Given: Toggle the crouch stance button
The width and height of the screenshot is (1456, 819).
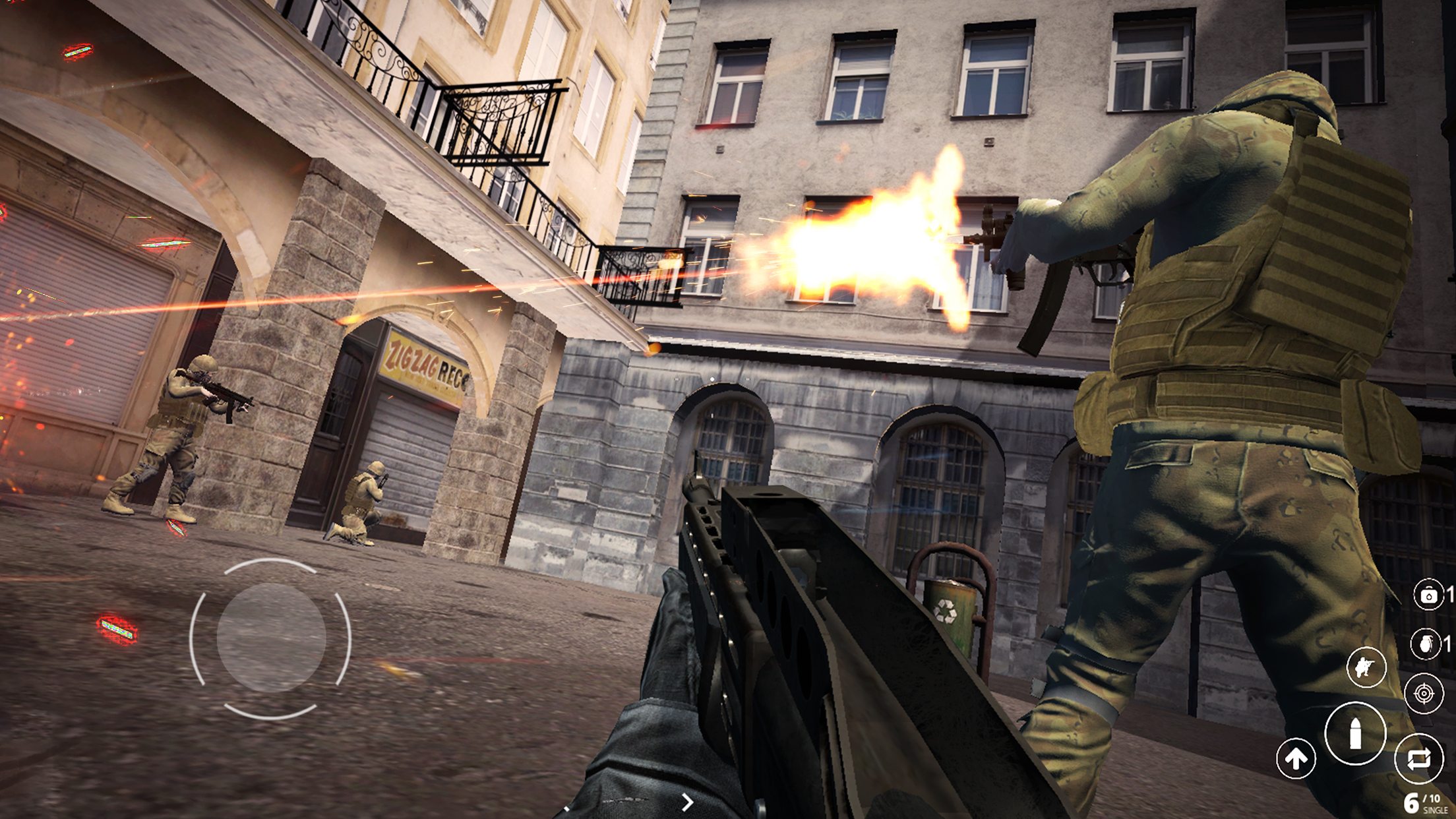Looking at the screenshot, I should pyautogui.click(x=1366, y=667).
